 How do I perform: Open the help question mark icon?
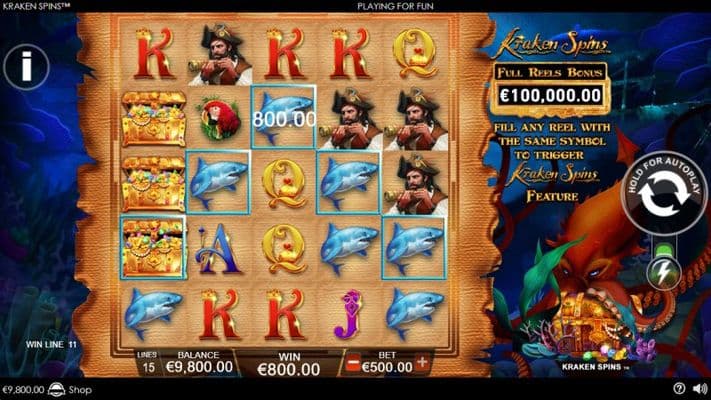click(679, 389)
